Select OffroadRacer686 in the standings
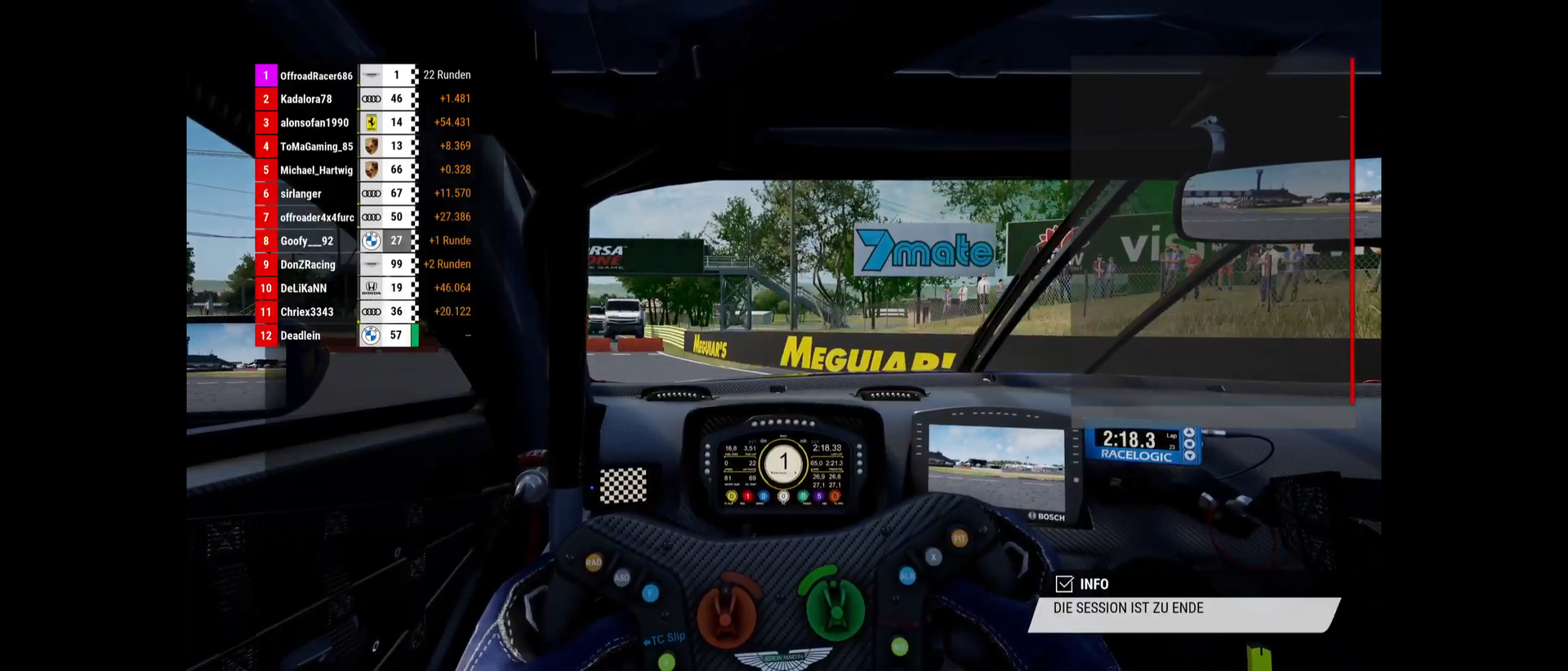The width and height of the screenshot is (1568, 671). click(x=316, y=76)
